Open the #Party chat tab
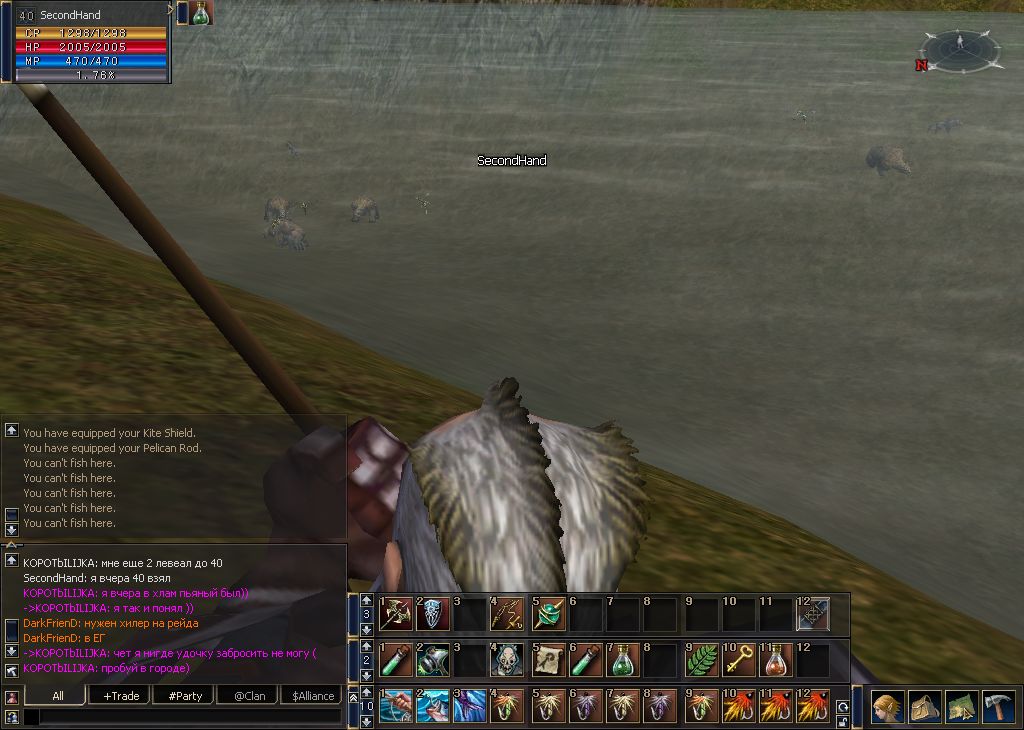Image resolution: width=1024 pixels, height=730 pixels. click(x=186, y=695)
